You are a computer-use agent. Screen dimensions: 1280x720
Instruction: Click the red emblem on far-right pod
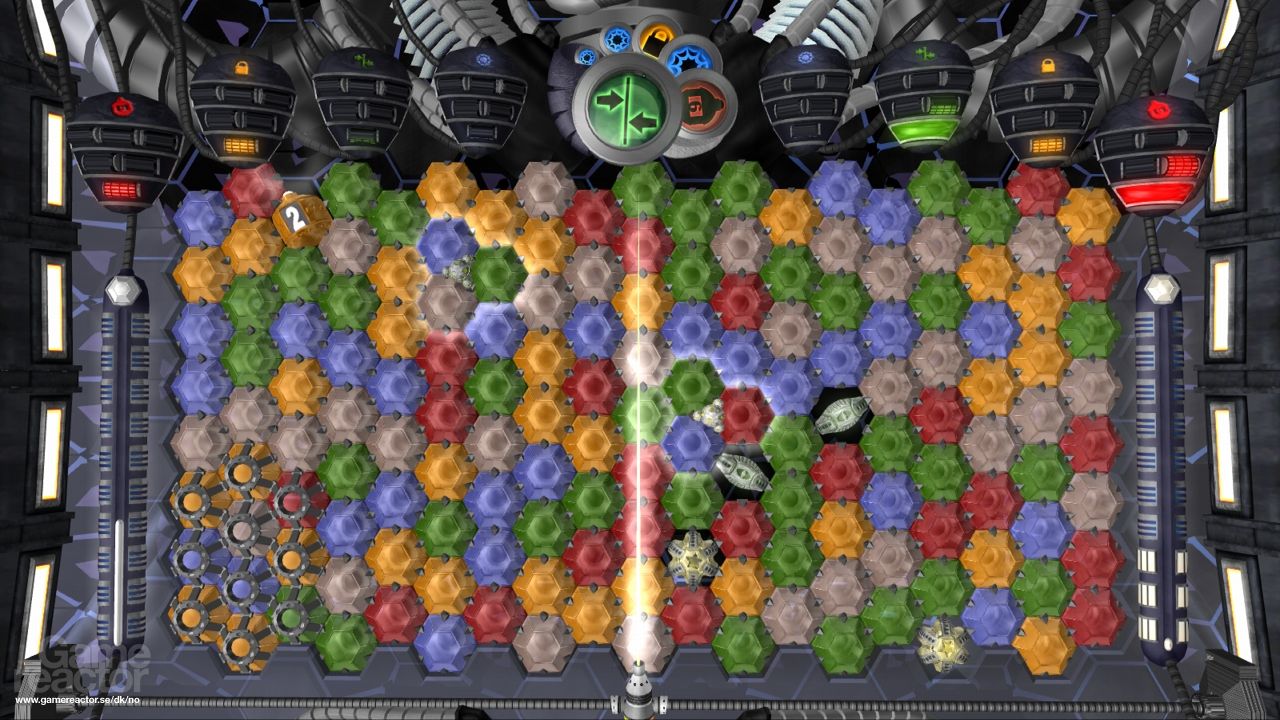click(x=1160, y=110)
